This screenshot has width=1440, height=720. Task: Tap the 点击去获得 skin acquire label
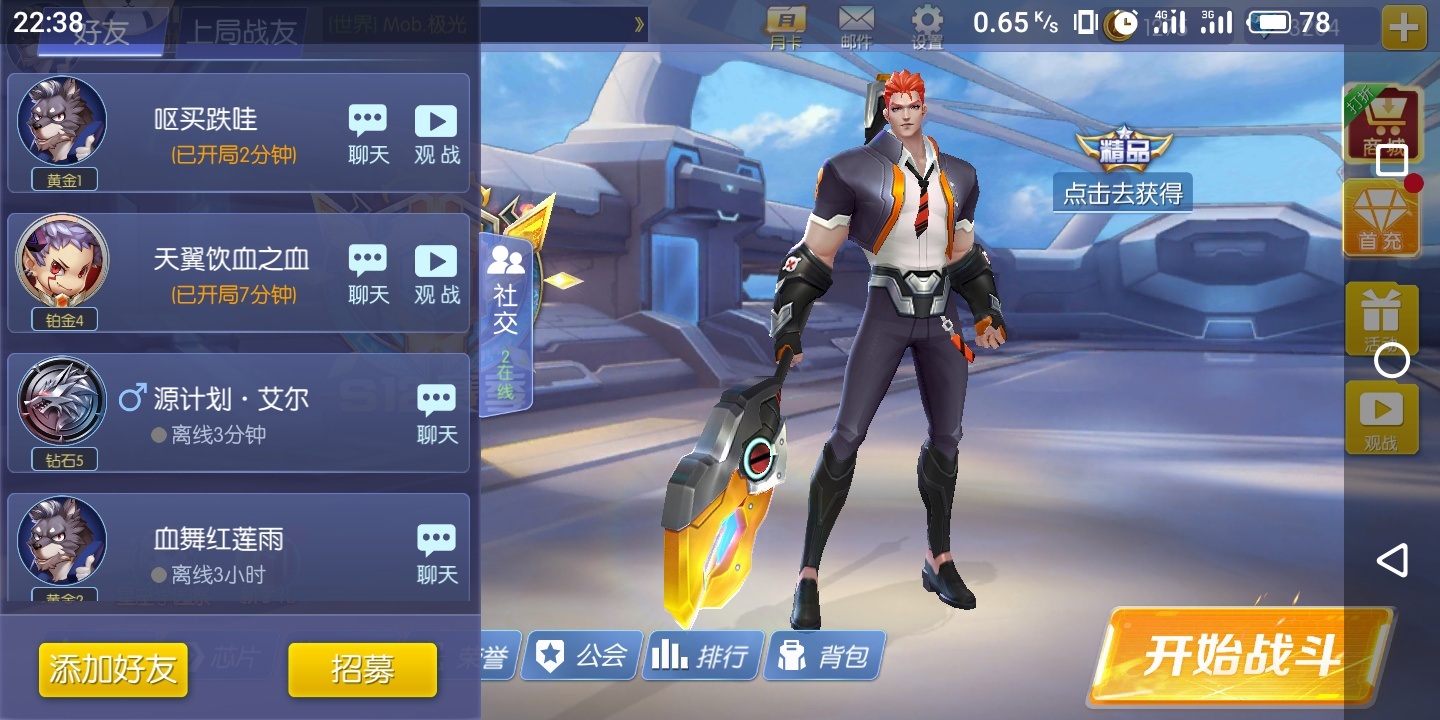[1122, 193]
